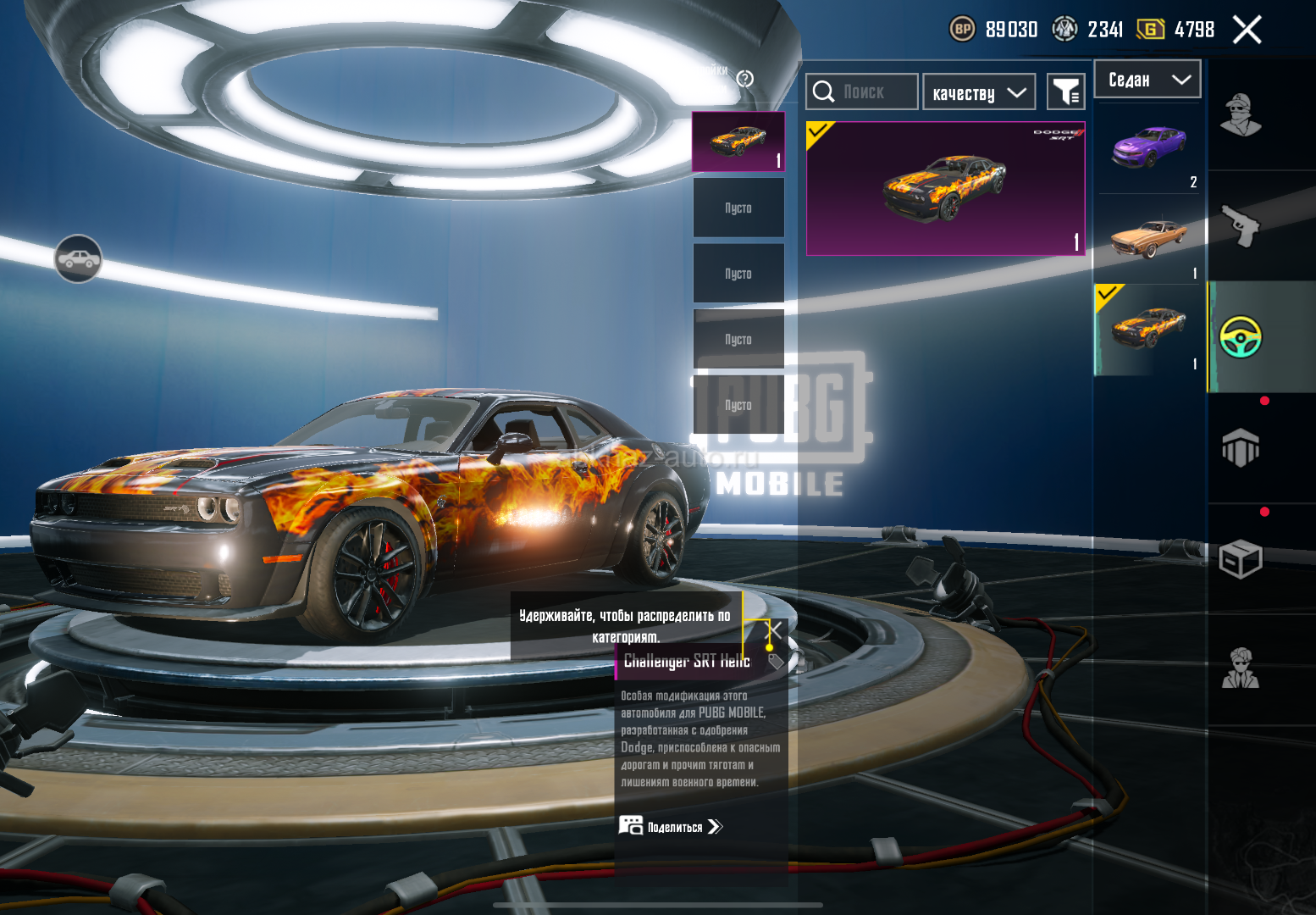This screenshot has height=915, width=1316.
Task: Switch to the suited character category
Action: coord(1241,669)
